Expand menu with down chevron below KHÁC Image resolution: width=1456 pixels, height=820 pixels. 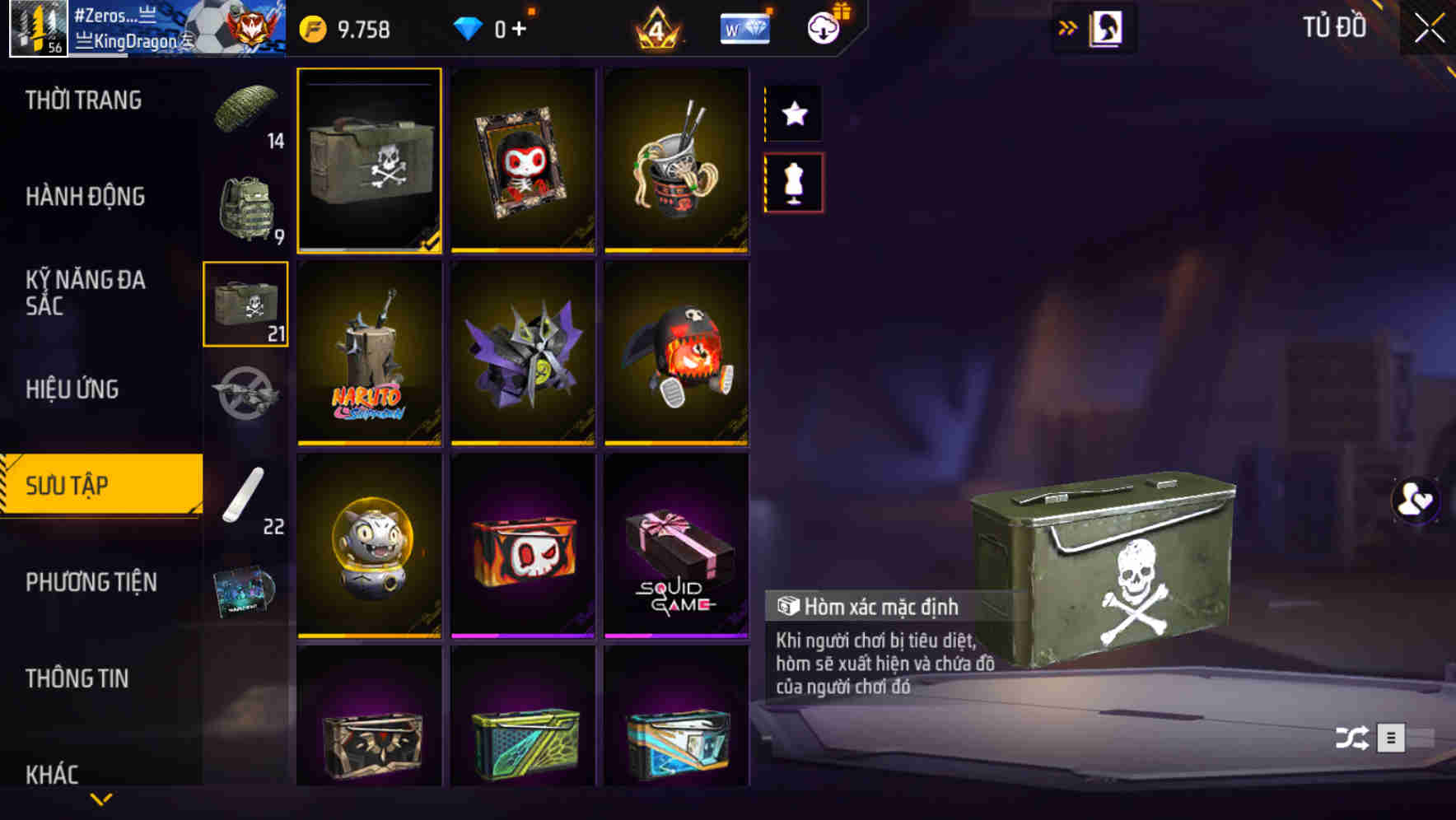point(101,798)
